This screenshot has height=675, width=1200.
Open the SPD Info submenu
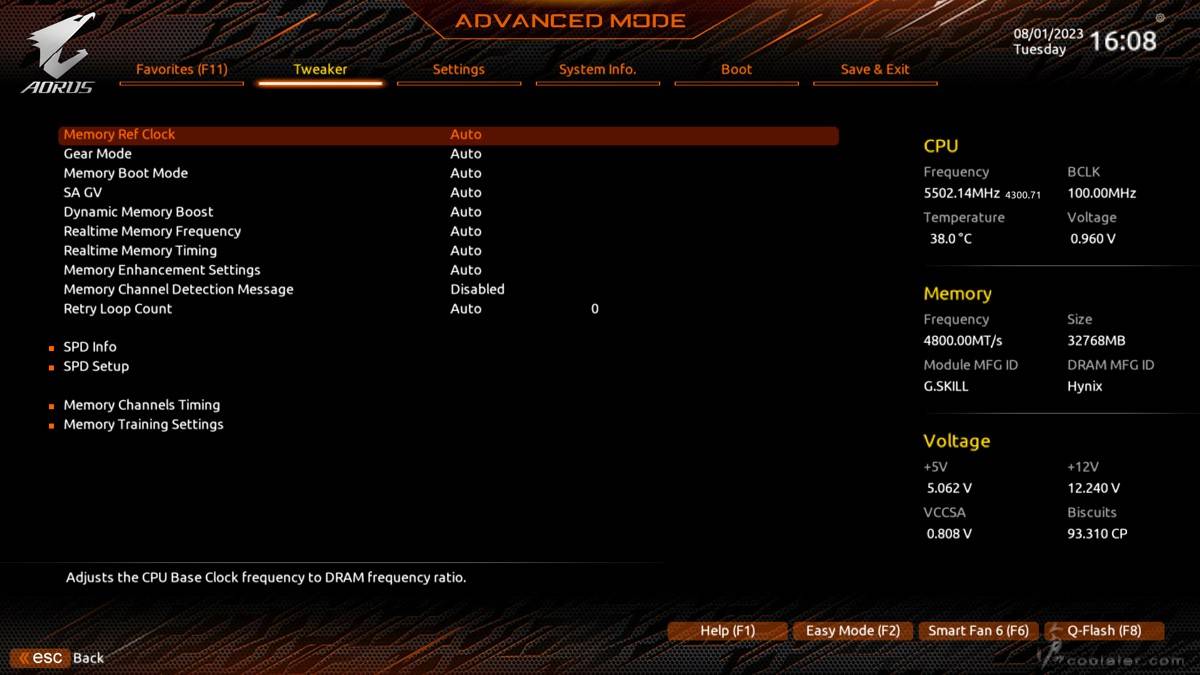tap(90, 347)
